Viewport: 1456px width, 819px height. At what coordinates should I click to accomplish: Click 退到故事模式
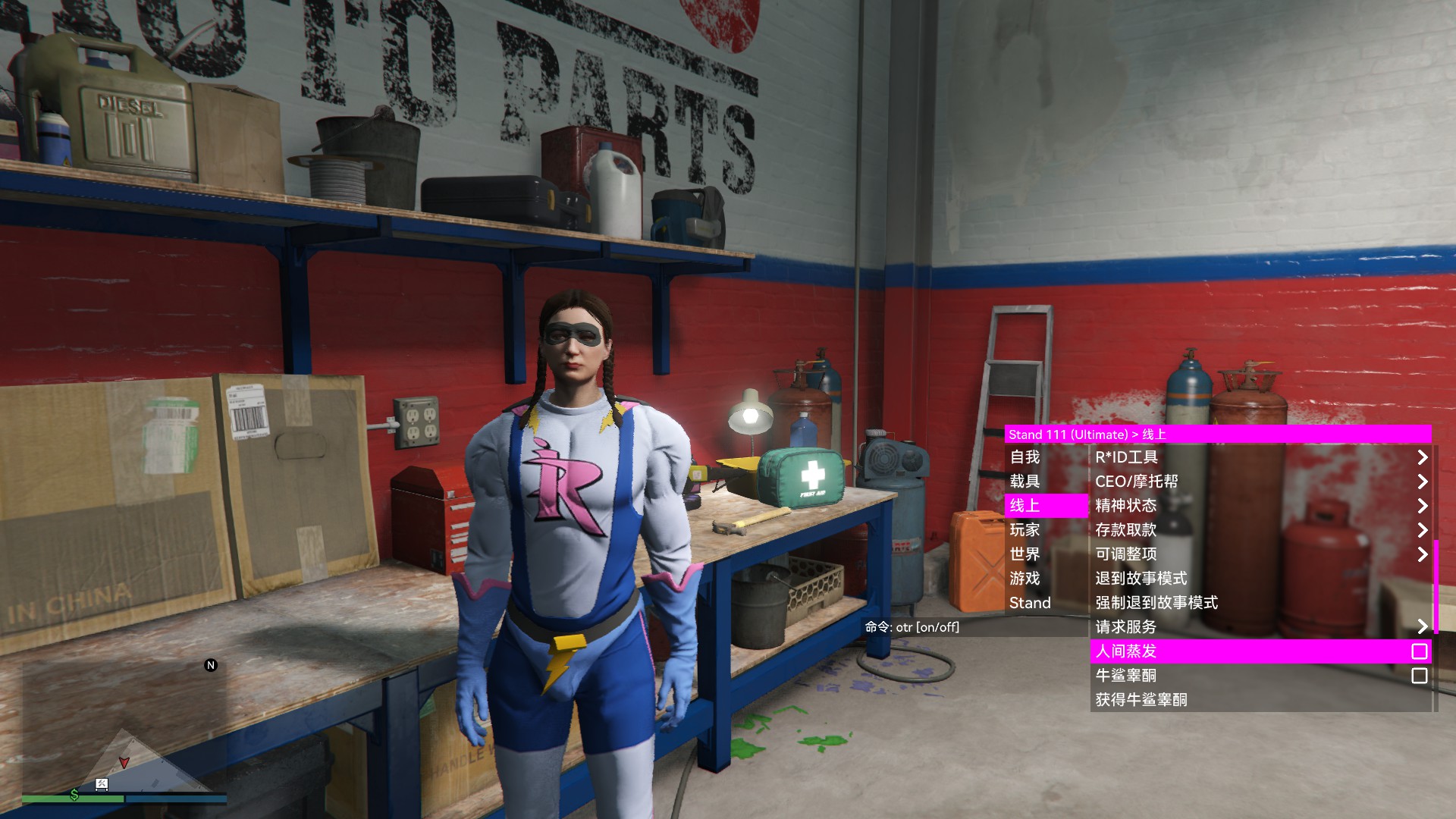point(1260,579)
